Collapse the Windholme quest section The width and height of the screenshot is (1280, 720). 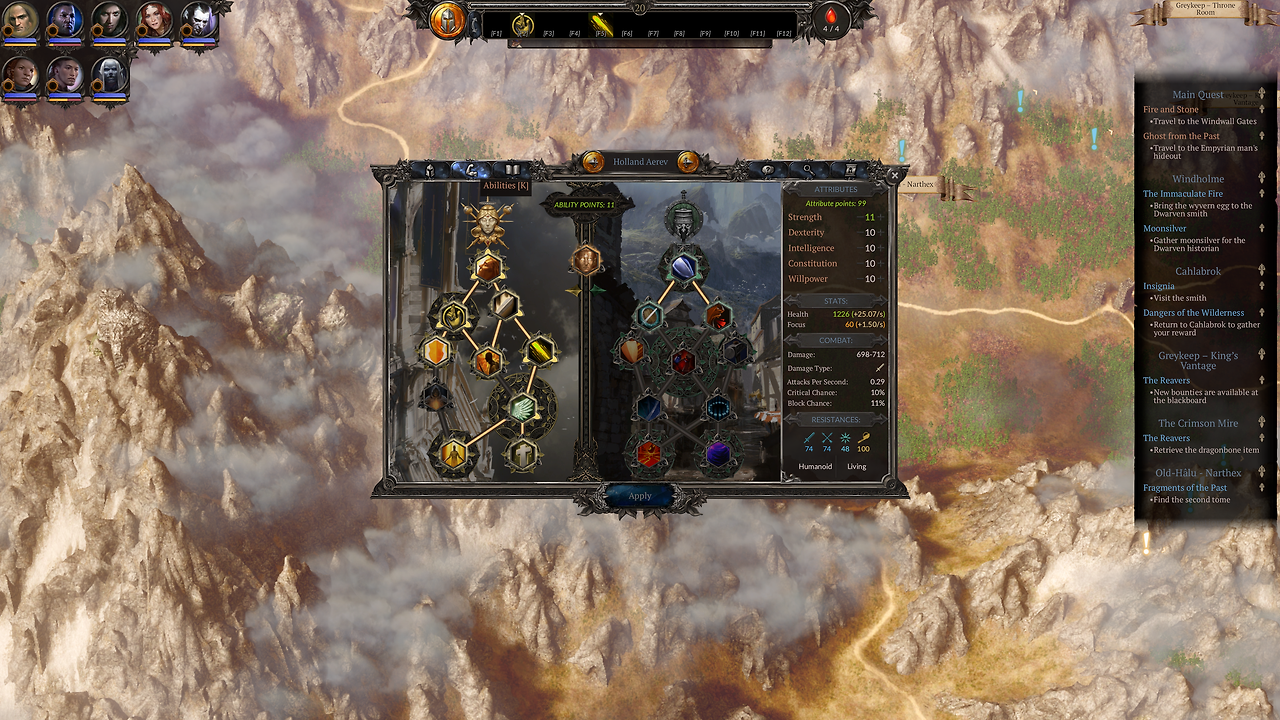[1262, 178]
